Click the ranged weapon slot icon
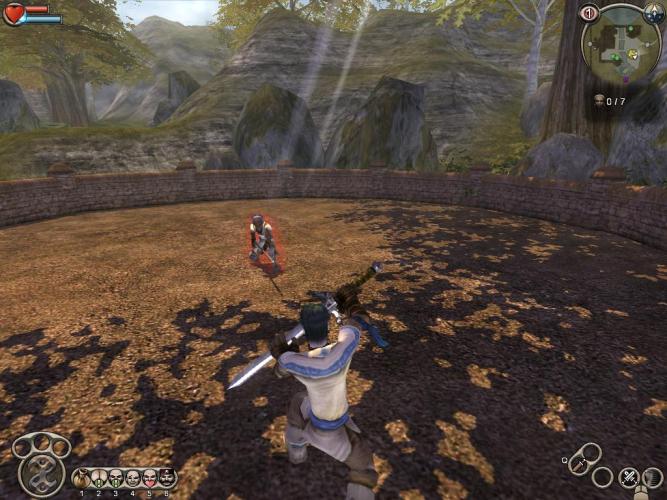667x500 pixels. [653, 478]
